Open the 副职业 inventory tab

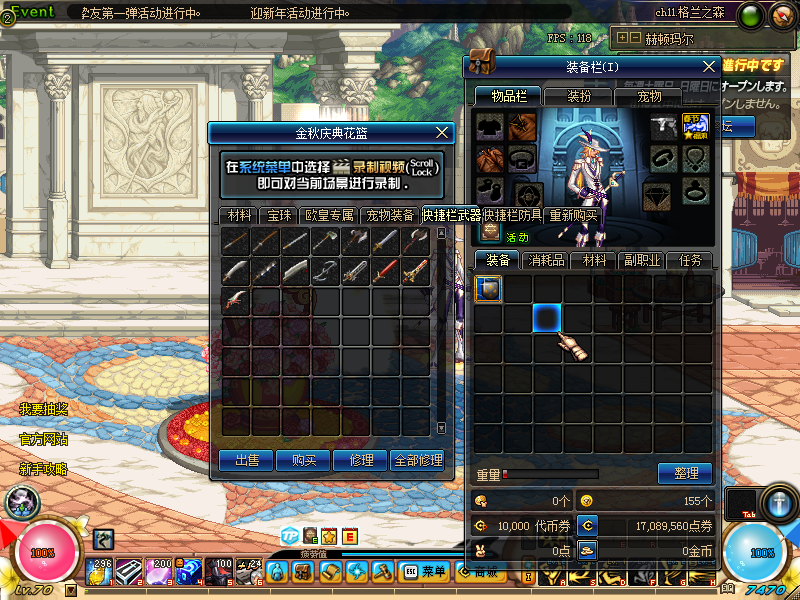pyautogui.click(x=641, y=260)
